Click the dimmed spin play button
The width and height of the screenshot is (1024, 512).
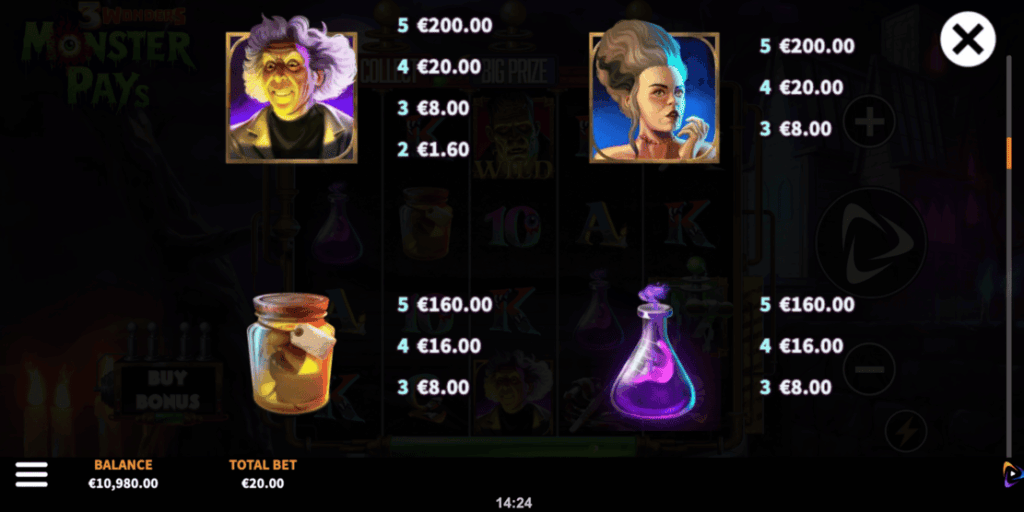[869, 243]
